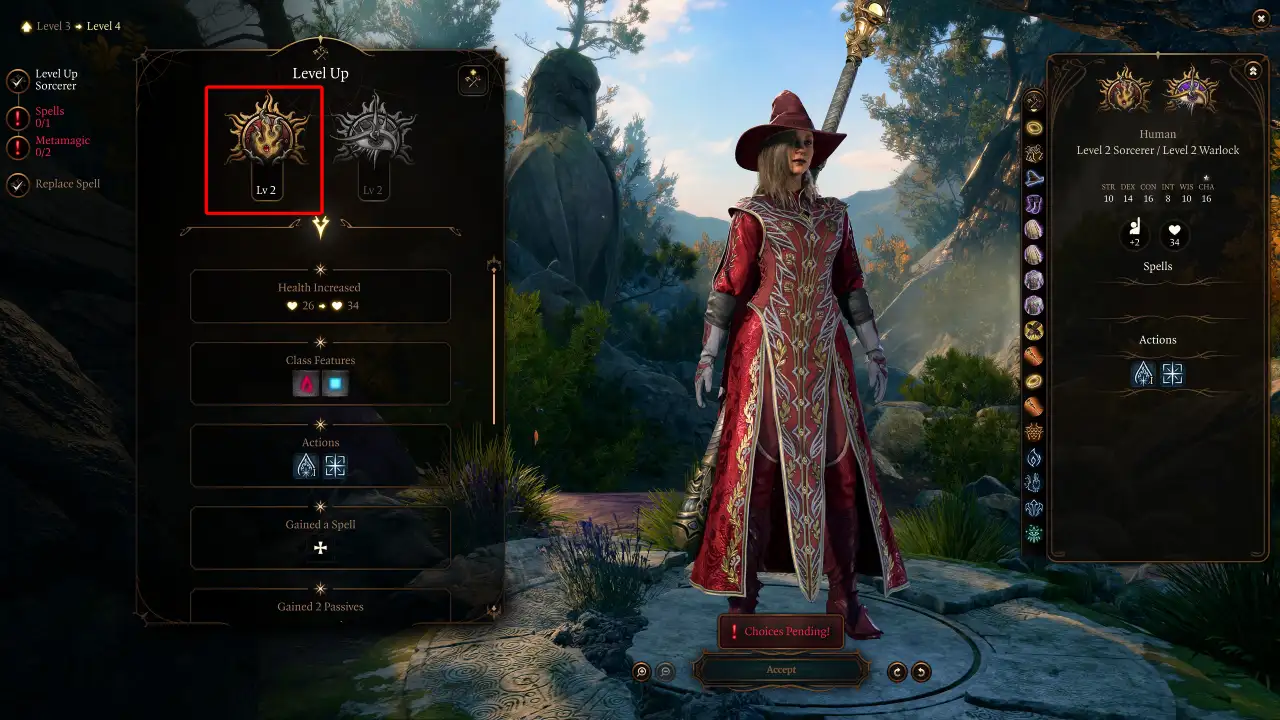Screen dimensions: 1280x720
Task: Click the pink Class Features icon
Action: [305, 381]
